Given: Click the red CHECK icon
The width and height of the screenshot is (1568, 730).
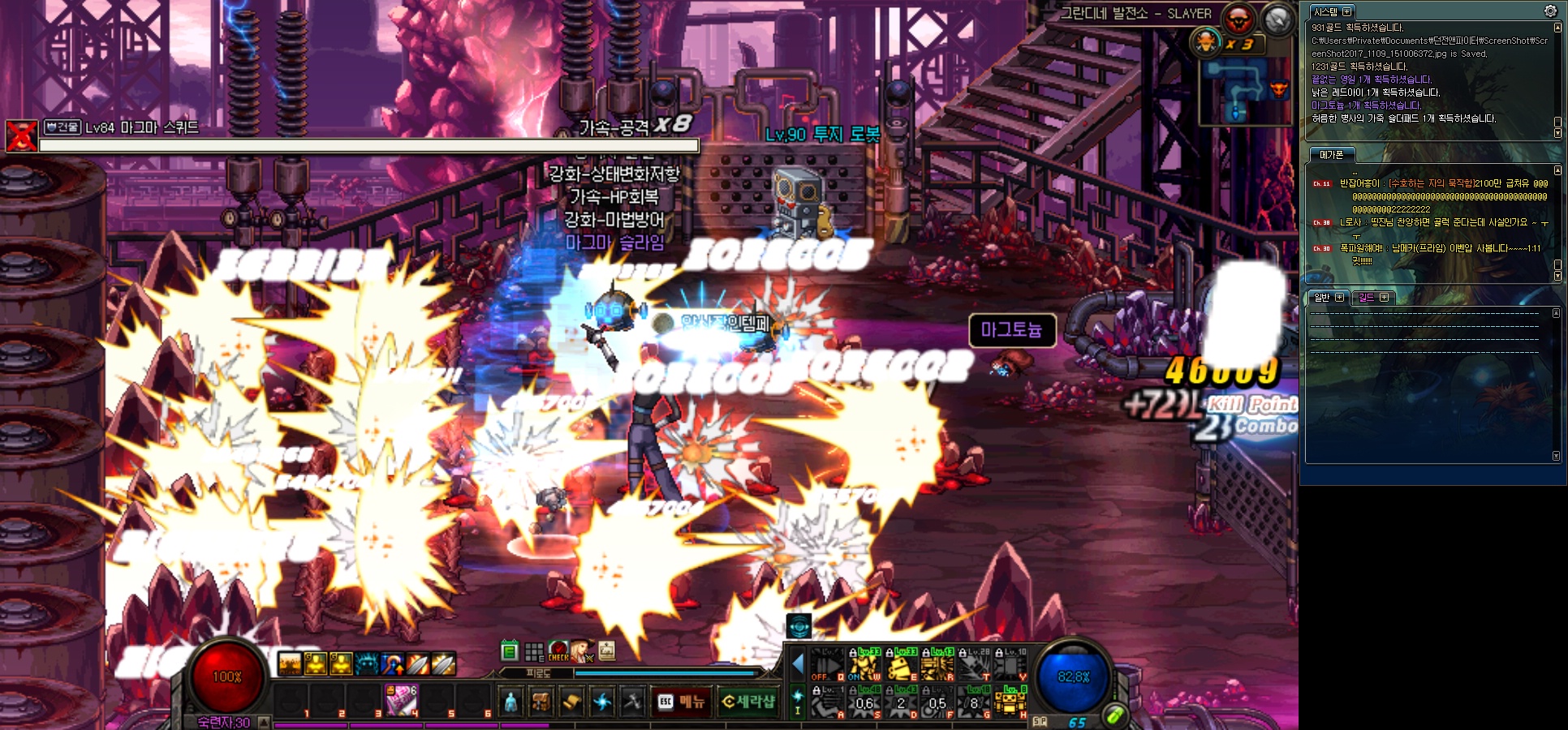Looking at the screenshot, I should pos(558,651).
